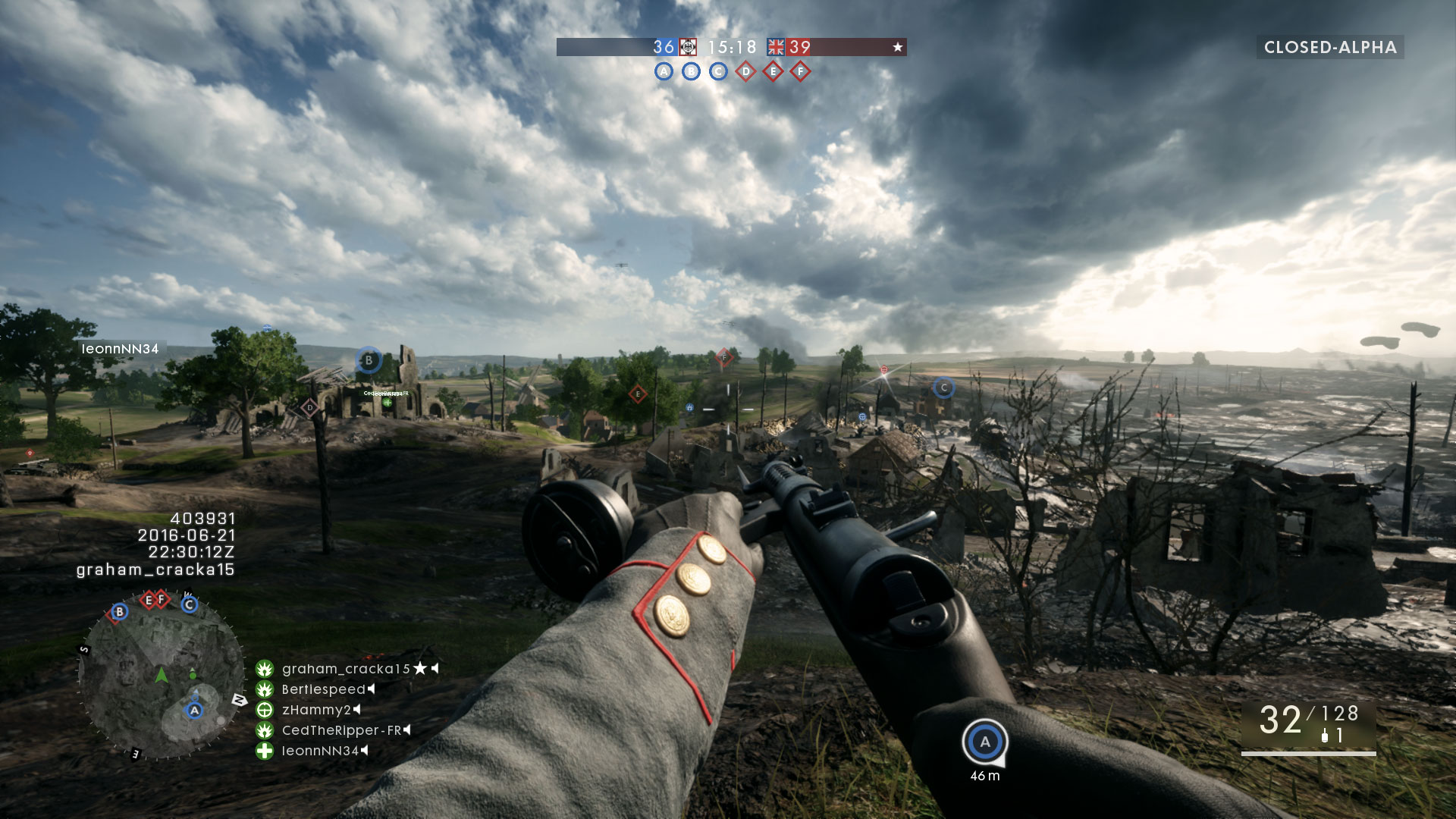Select the Assault class icon next to graham_cracka15

264,669
